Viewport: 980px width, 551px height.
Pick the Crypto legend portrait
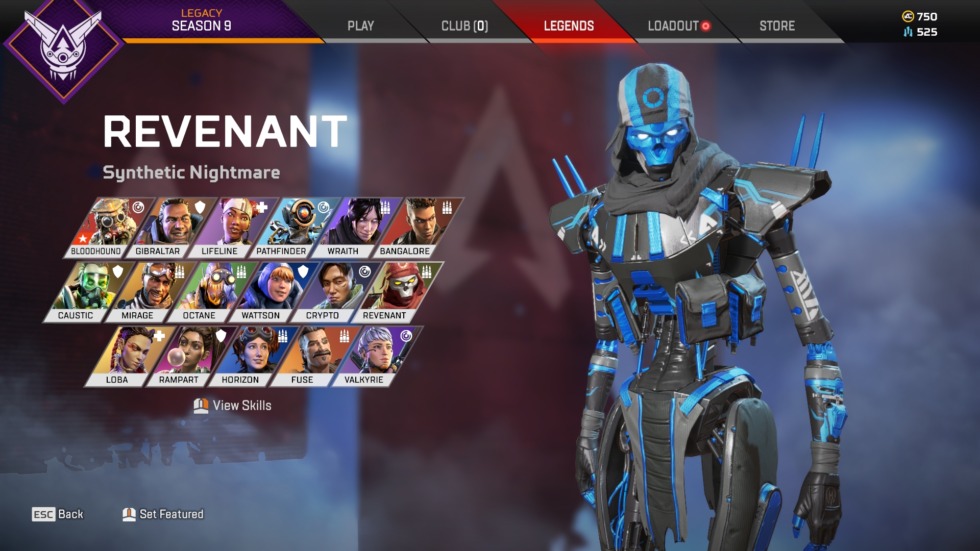(x=326, y=291)
